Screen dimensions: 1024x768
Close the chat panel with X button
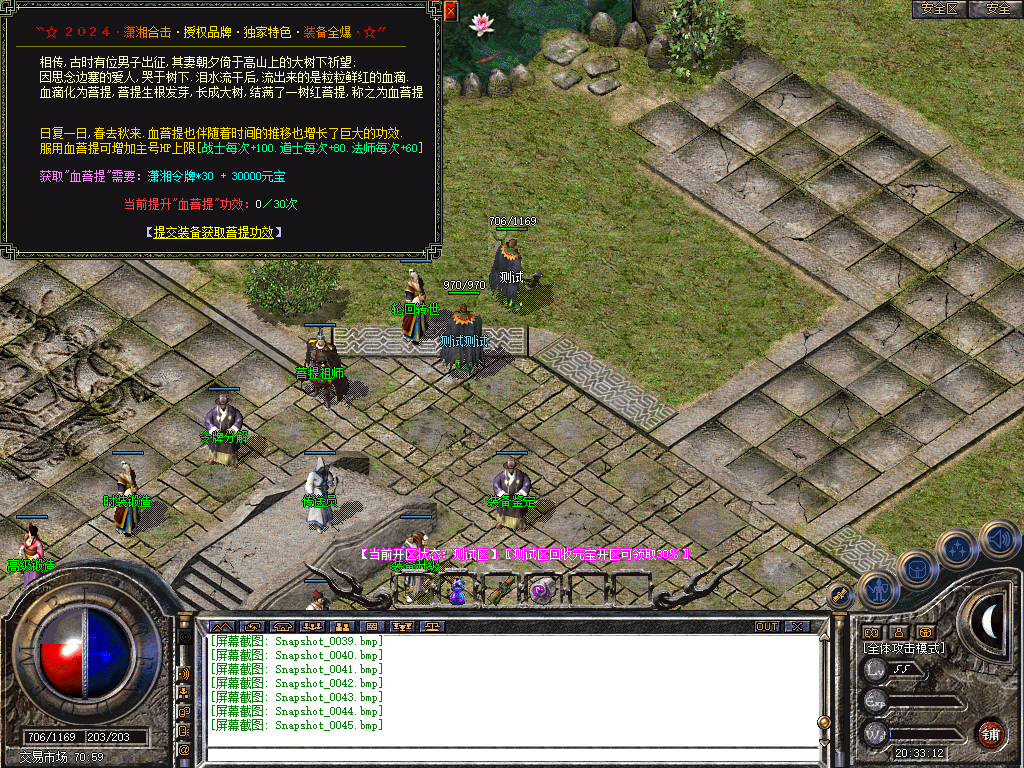click(x=796, y=626)
